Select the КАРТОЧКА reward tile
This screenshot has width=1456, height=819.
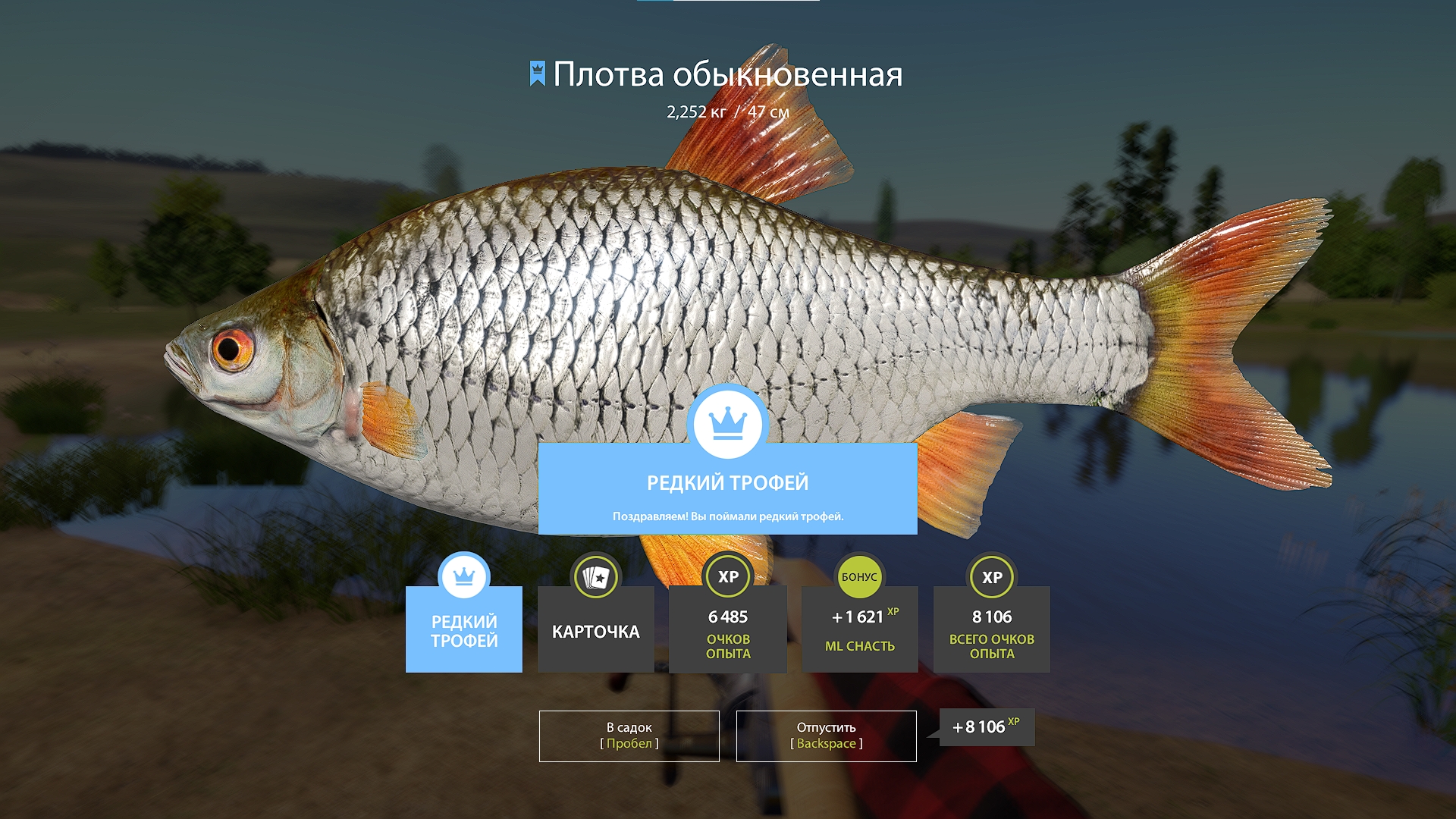coord(596,629)
